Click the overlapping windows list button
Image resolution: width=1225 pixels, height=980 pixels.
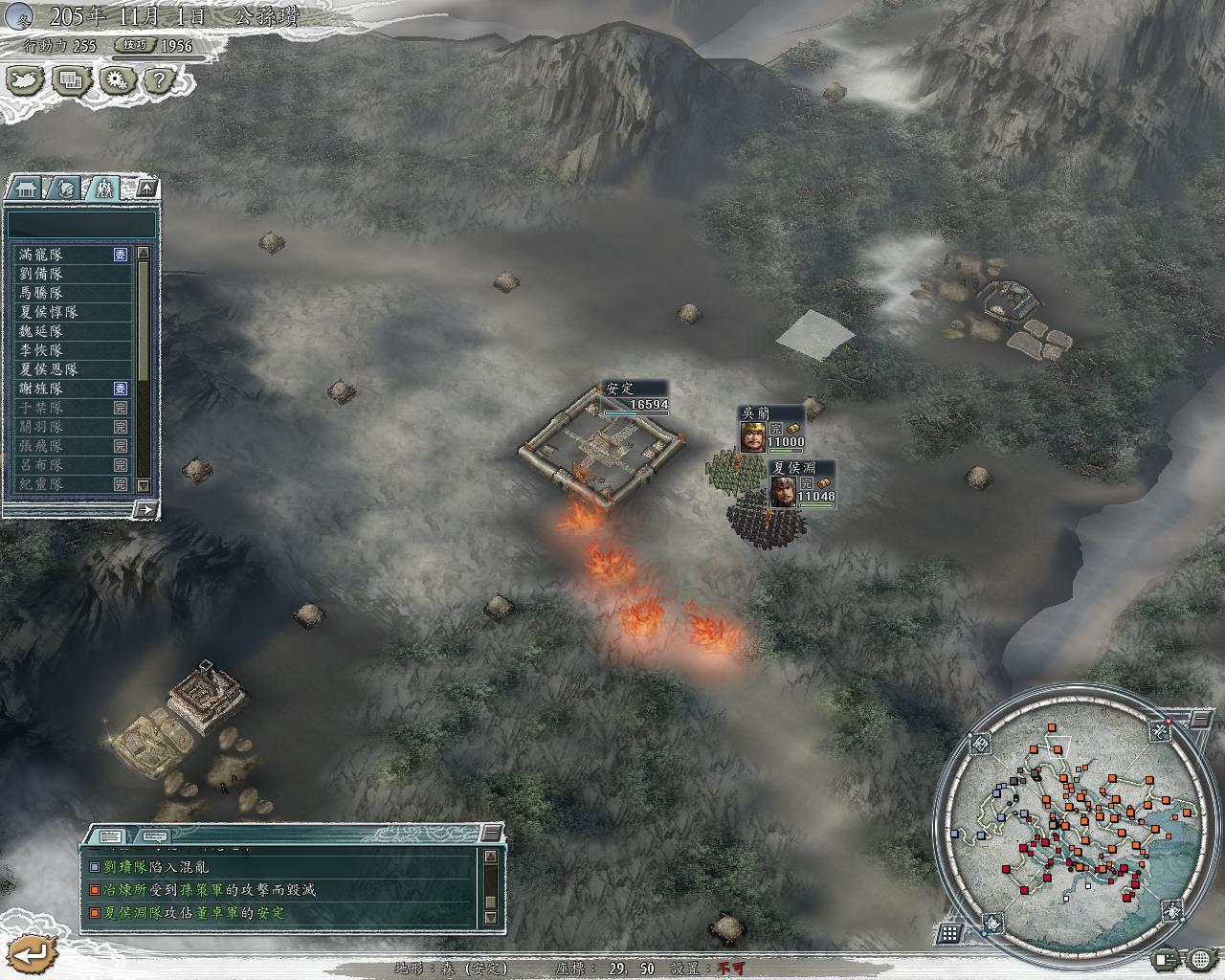click(x=71, y=80)
